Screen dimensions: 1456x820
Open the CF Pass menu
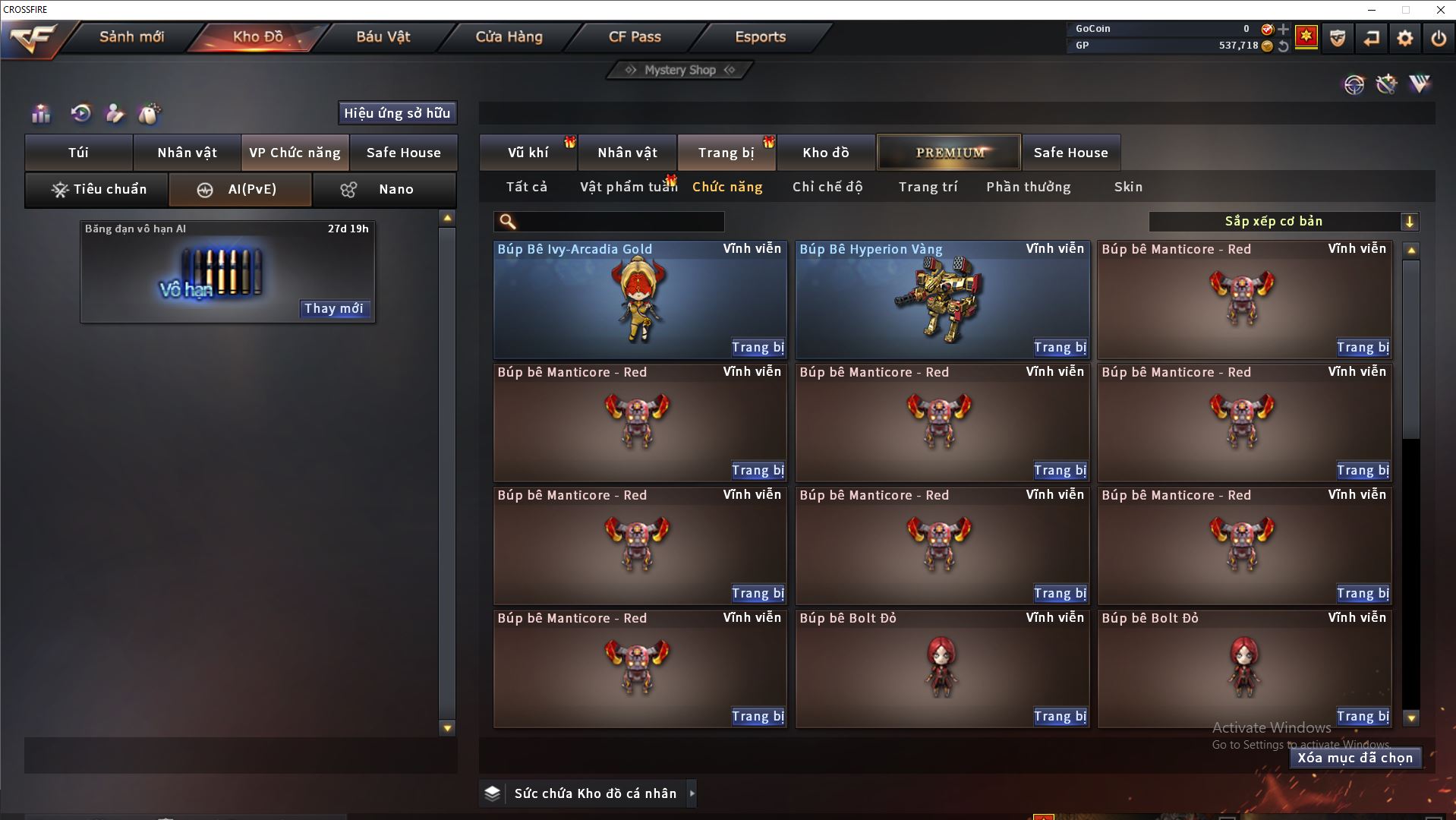635,36
